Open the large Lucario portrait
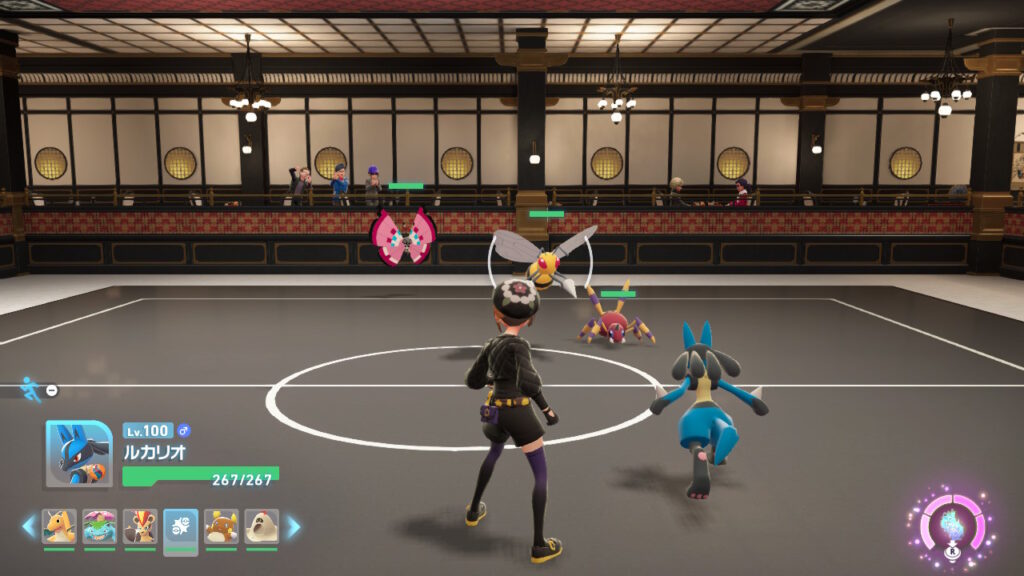Screen dimensions: 1024x576 78,453
